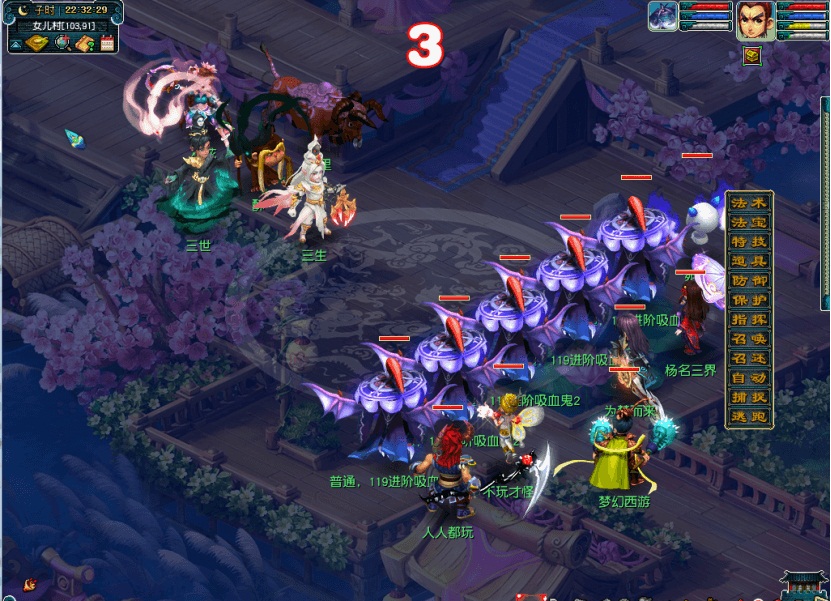Choose the 捕捉 capture command

coord(751,397)
